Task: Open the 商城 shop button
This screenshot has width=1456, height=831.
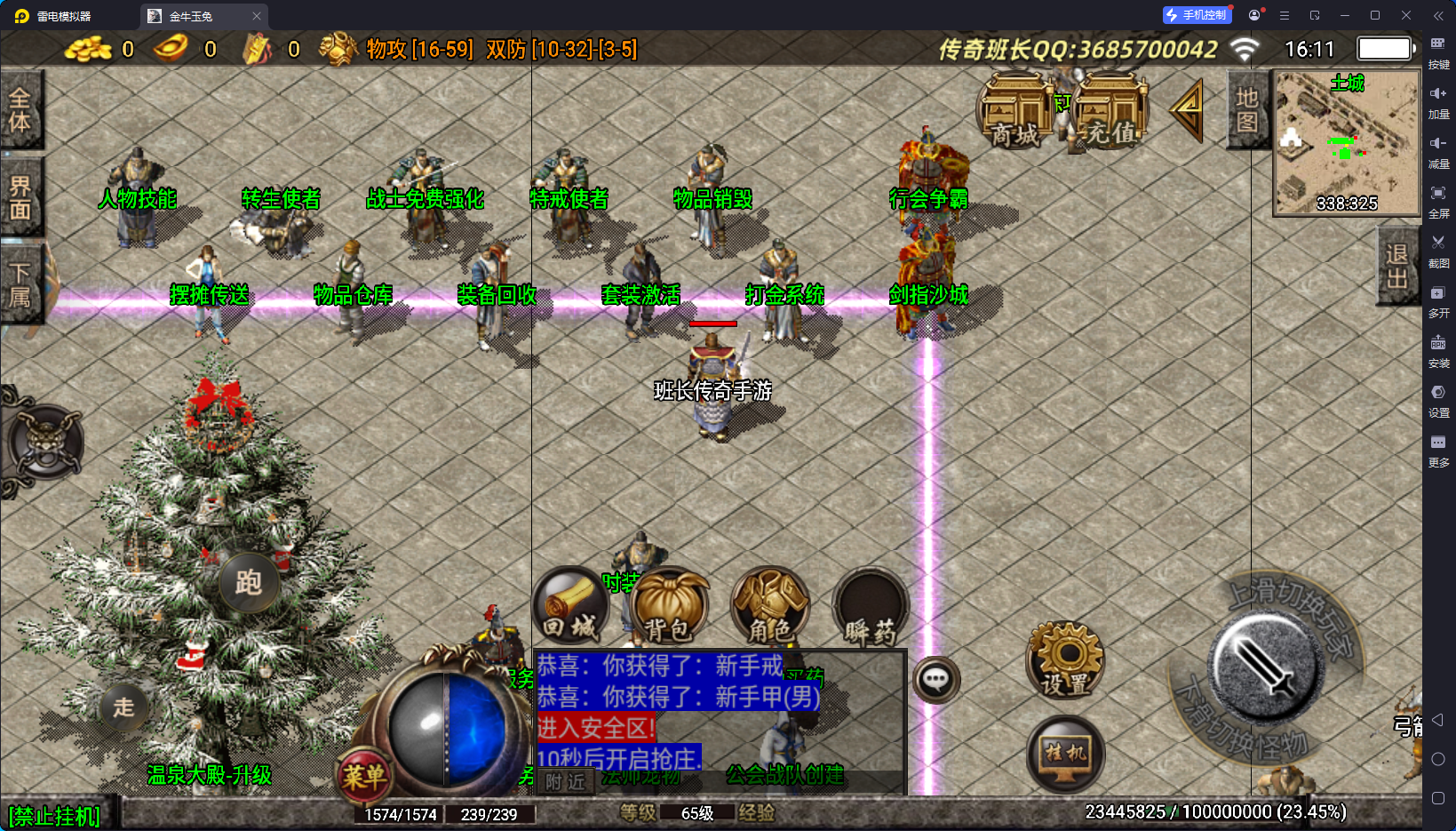Action: tap(1014, 111)
